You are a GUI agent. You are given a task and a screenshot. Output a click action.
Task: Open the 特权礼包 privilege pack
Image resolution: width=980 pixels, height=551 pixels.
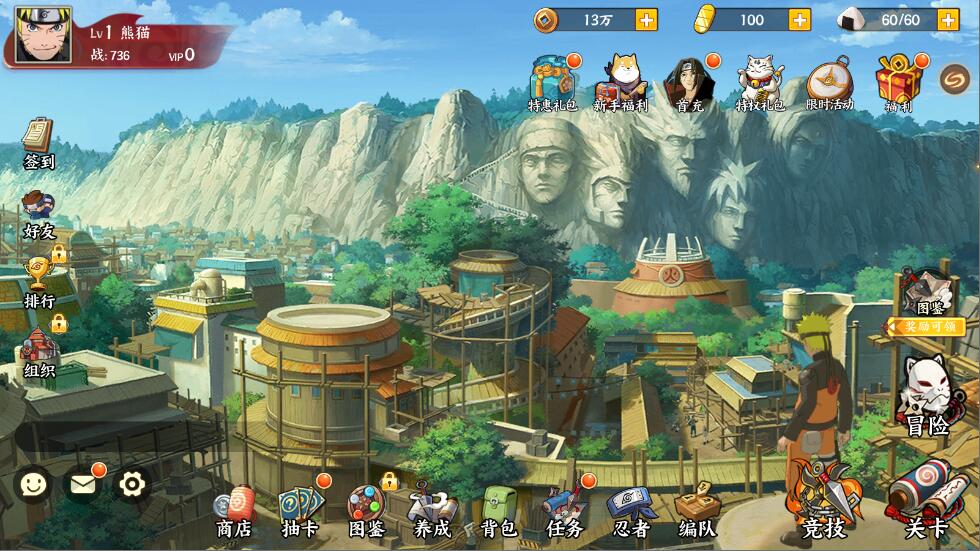760,82
